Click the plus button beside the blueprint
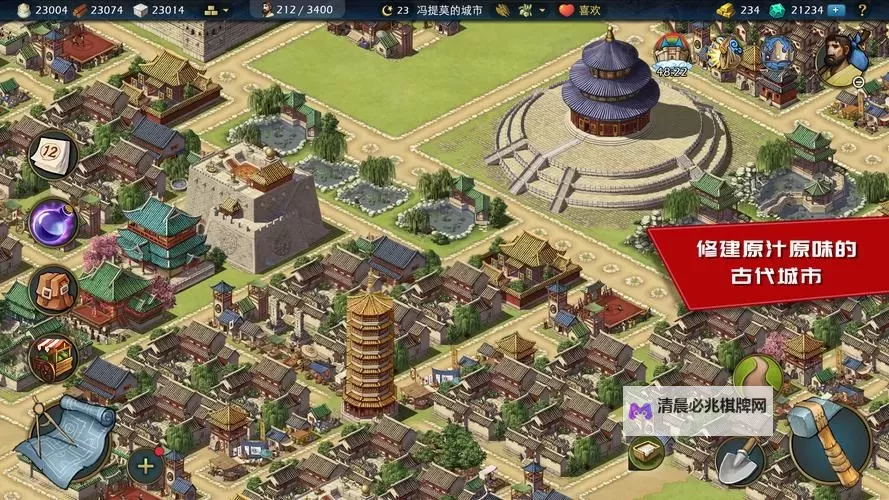This screenshot has height=500, width=889. coord(146,464)
